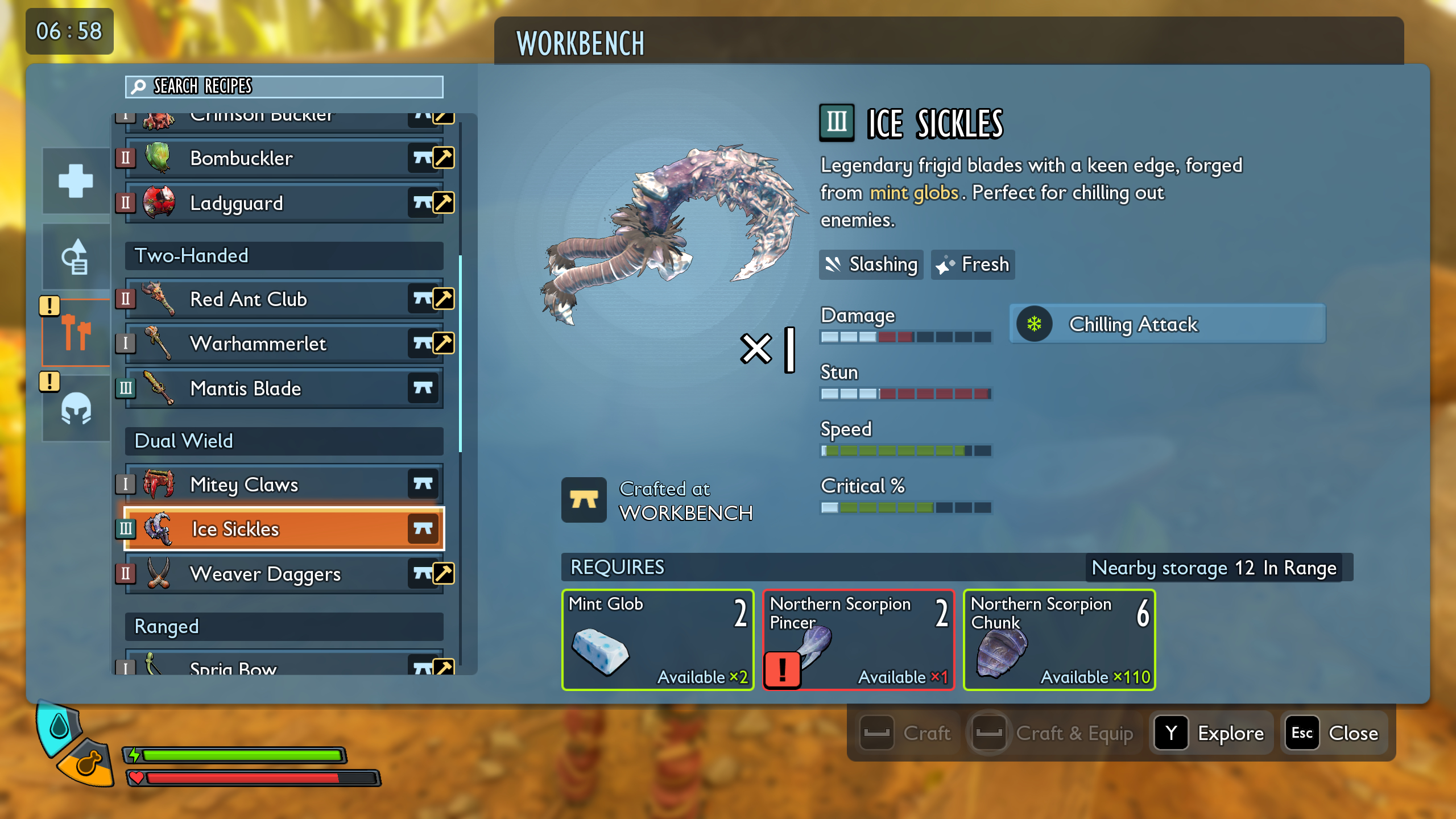Click the smoothie upgrade sidebar icon
The image size is (1456, 819).
point(76,256)
